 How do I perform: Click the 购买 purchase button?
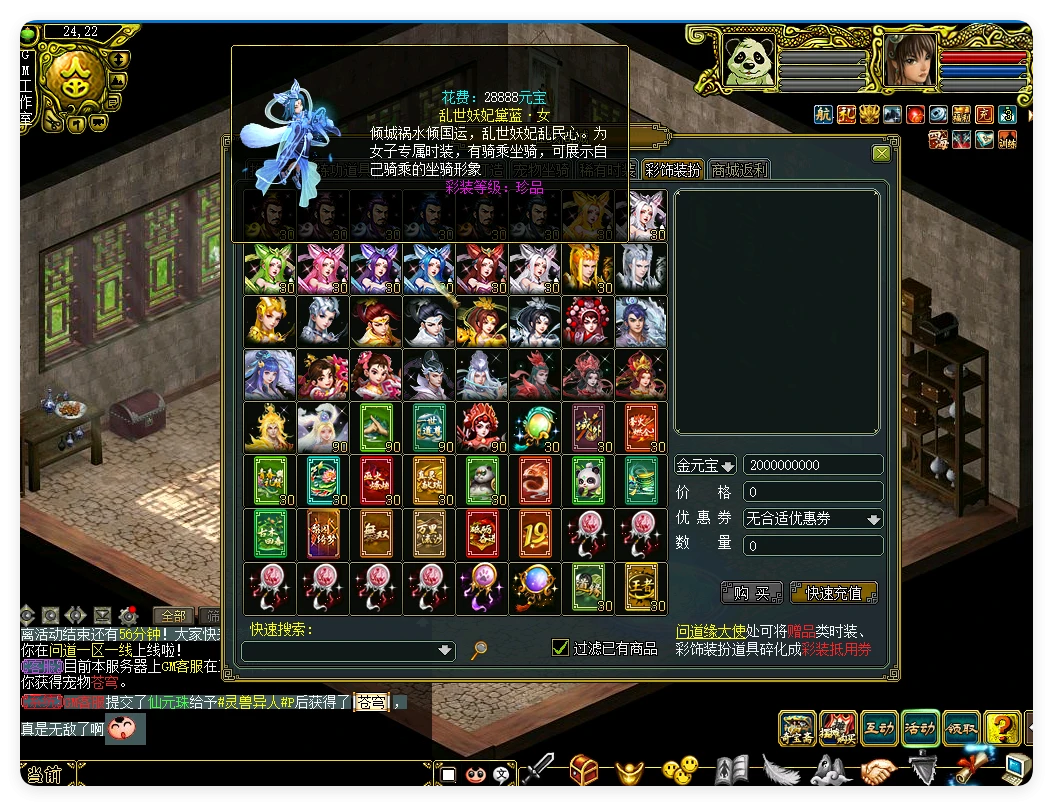750,593
